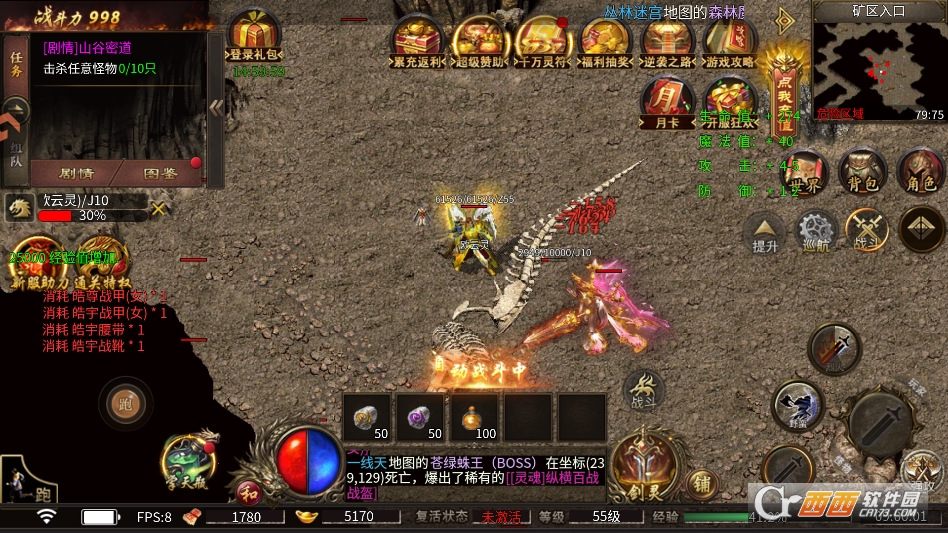The image size is (948, 533).
Task: Open the 福利抽奖 lottery event
Action: coord(605,41)
